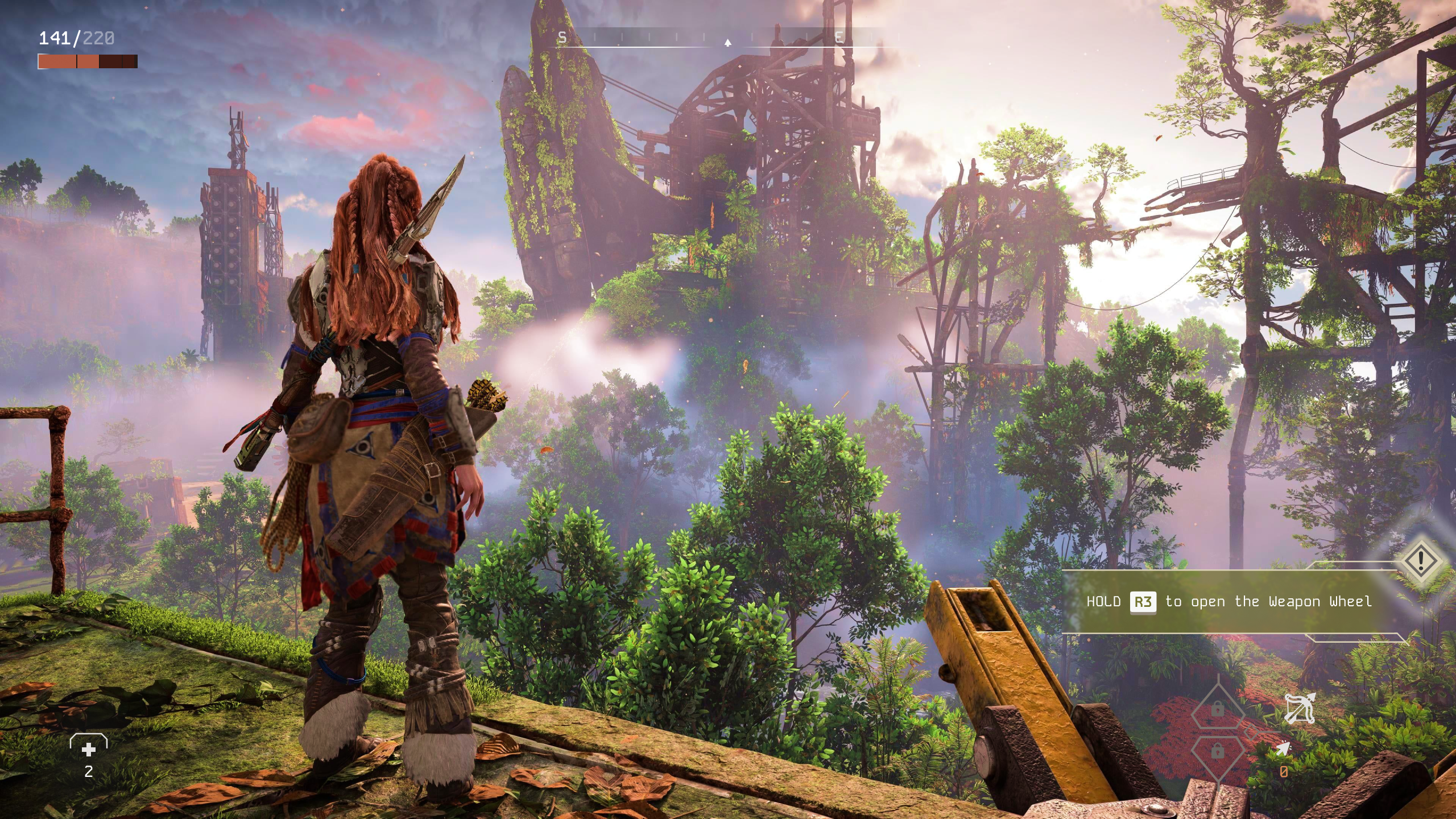Use the medicine pouch cross icon
The image size is (1456, 819).
pos(89,750)
